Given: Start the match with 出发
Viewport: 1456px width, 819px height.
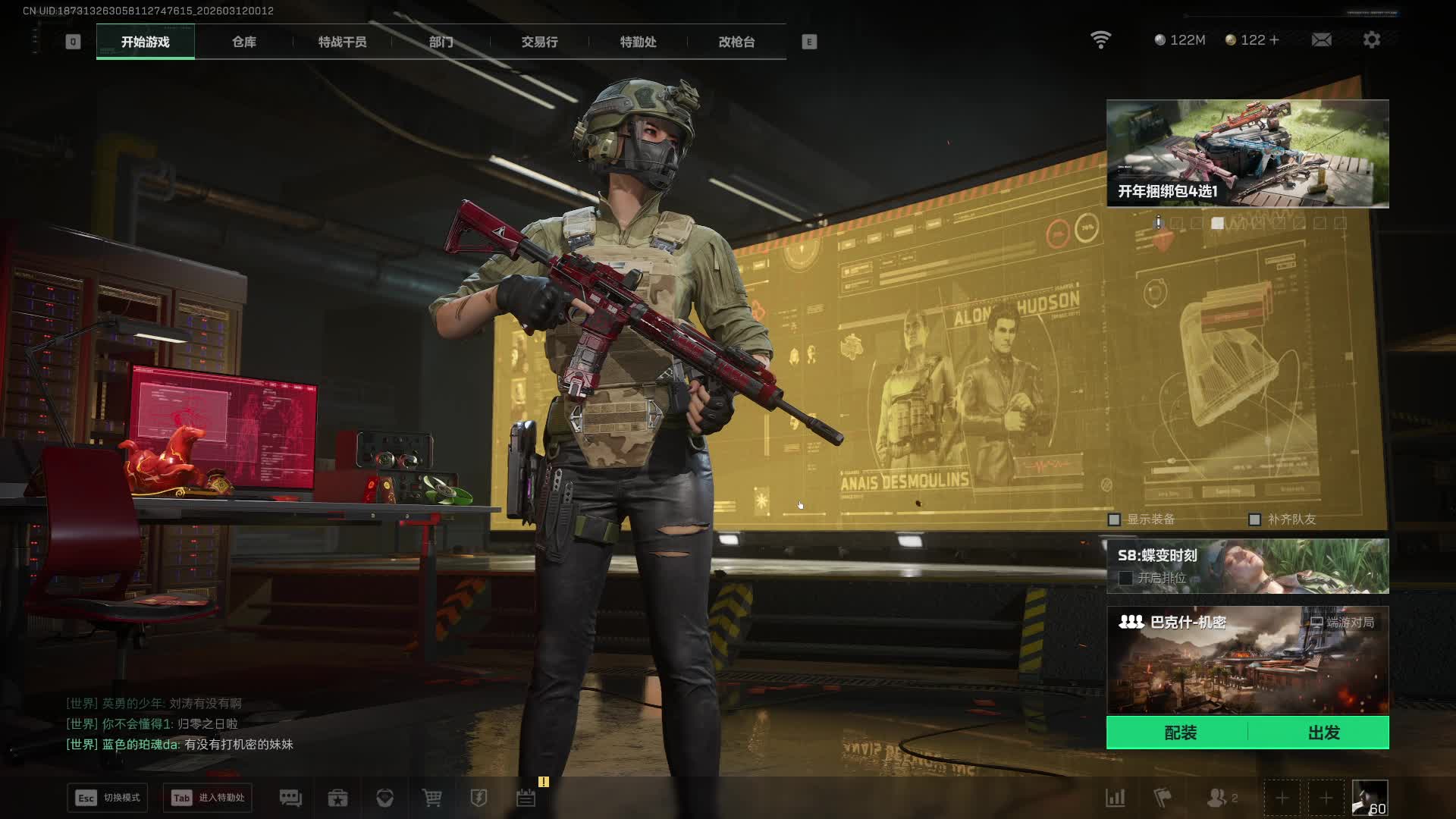Looking at the screenshot, I should [1323, 733].
